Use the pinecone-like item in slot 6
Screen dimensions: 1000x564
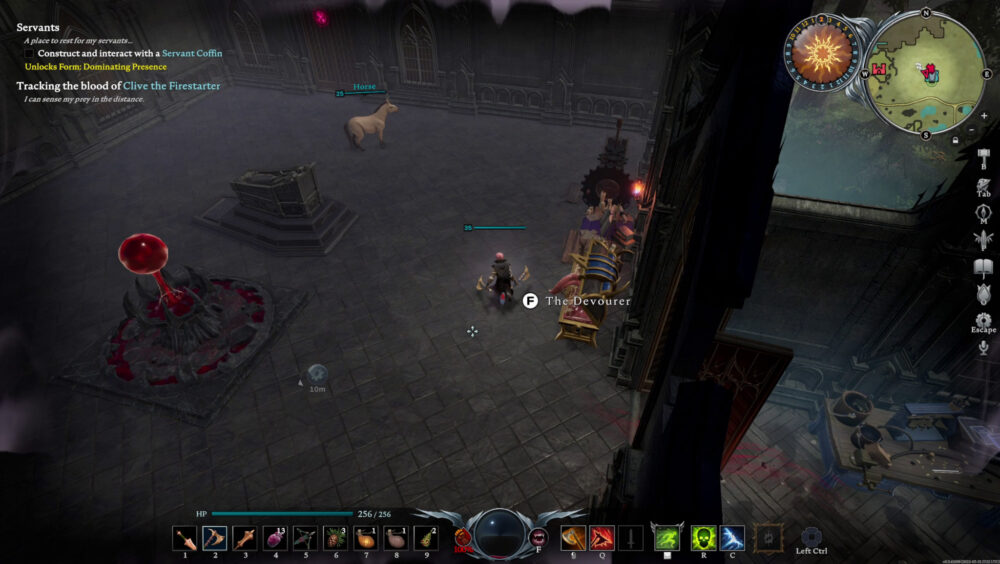335,539
